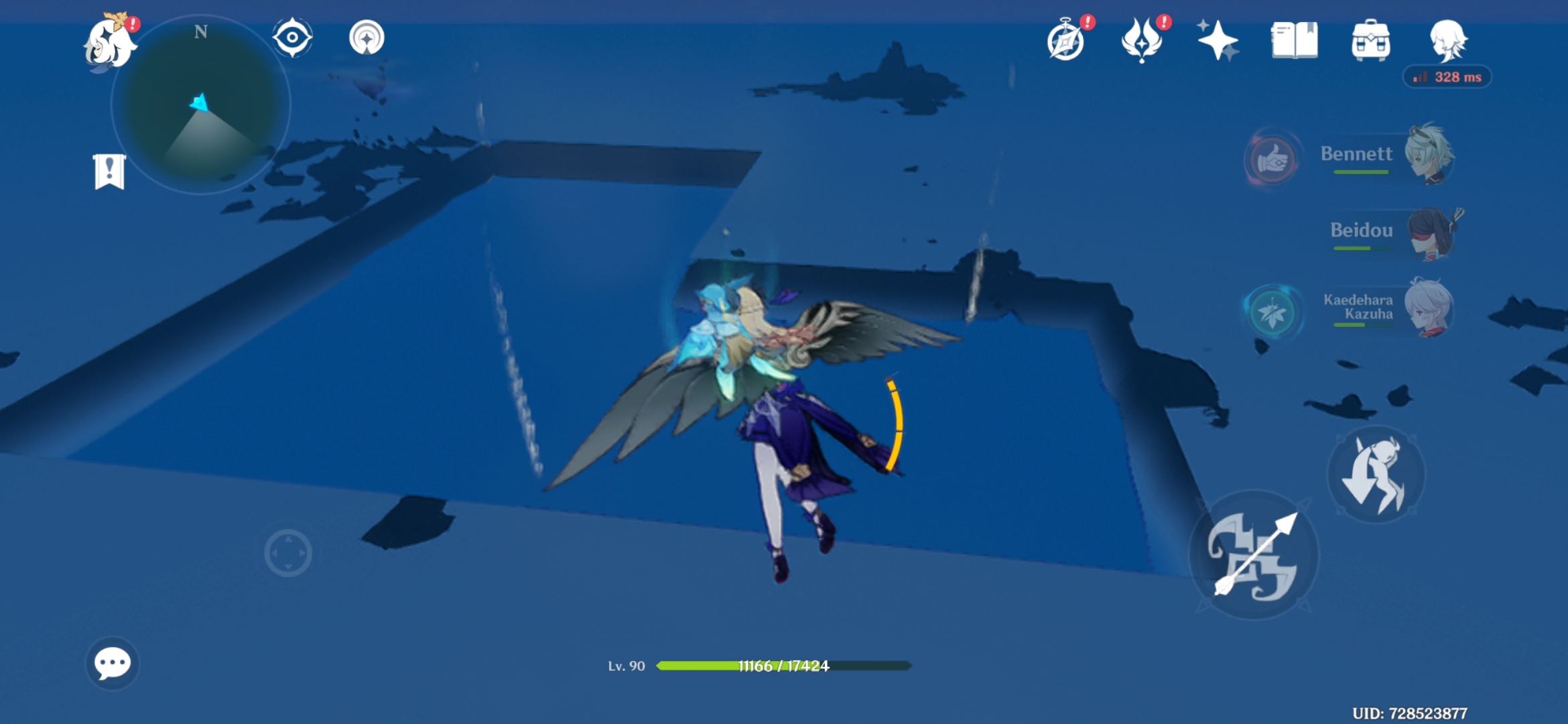The image size is (1568, 724).
Task: Check the 328 ms network indicator
Action: pyautogui.click(x=1448, y=77)
